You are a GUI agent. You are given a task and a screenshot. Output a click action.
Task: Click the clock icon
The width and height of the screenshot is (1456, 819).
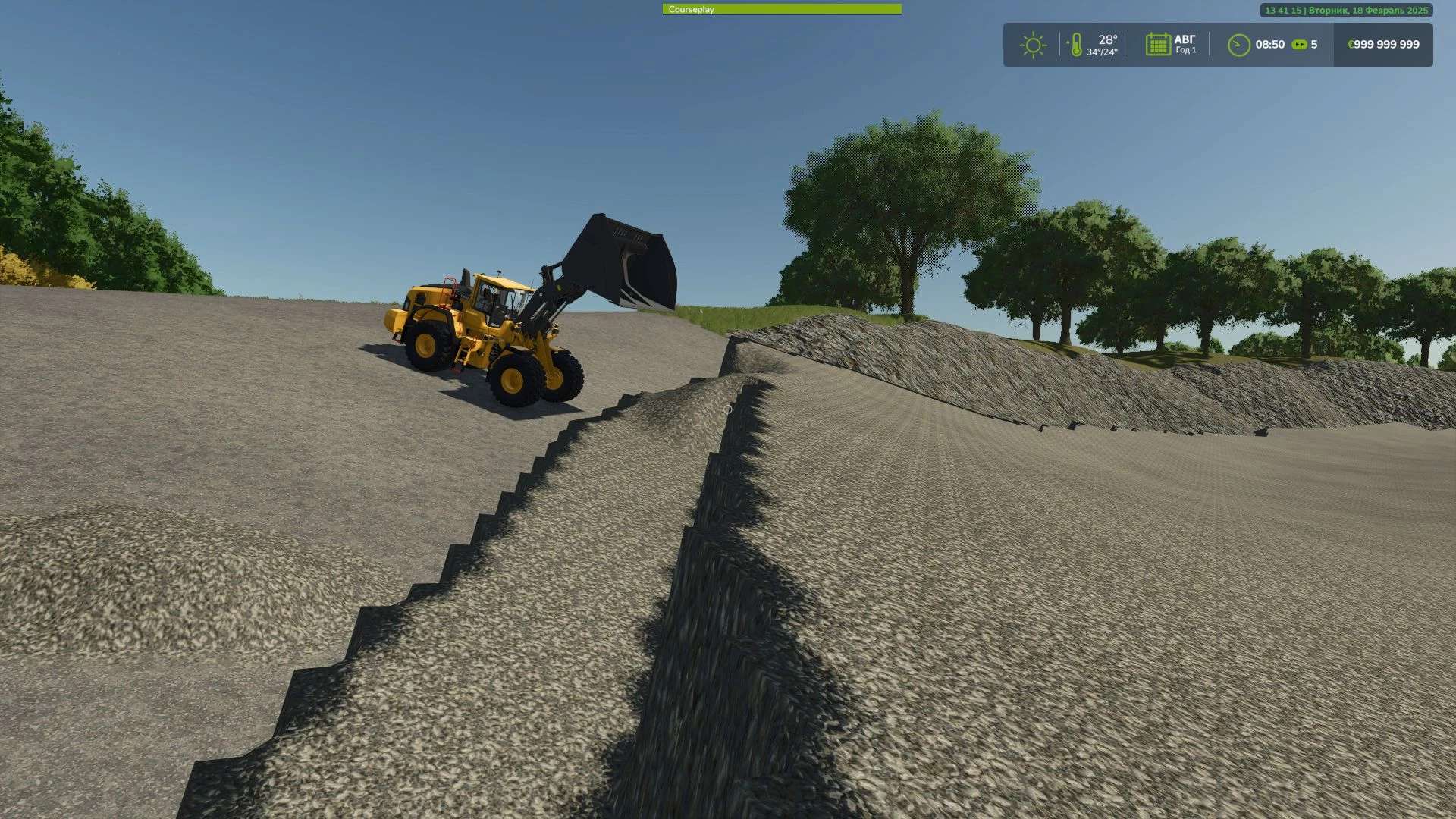(1238, 45)
